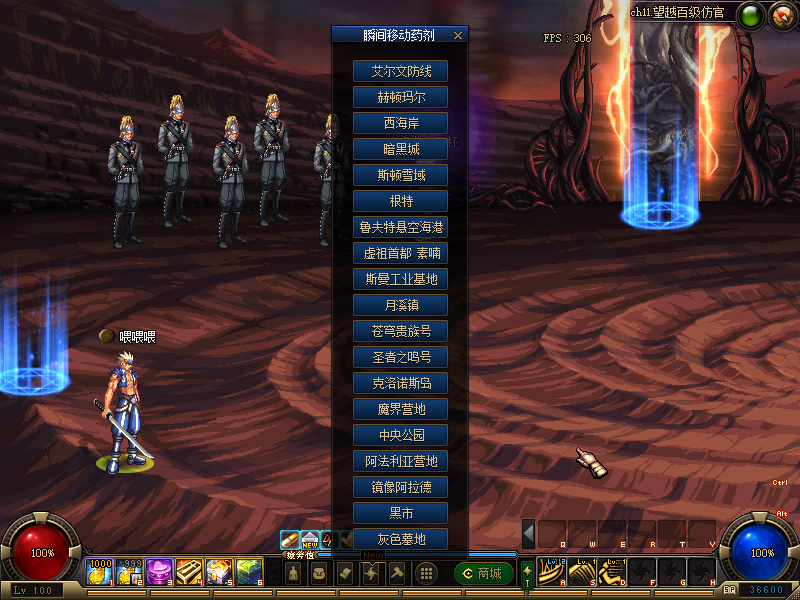Open the 商城 shop
Screen dimensions: 800x600
[x=483, y=573]
